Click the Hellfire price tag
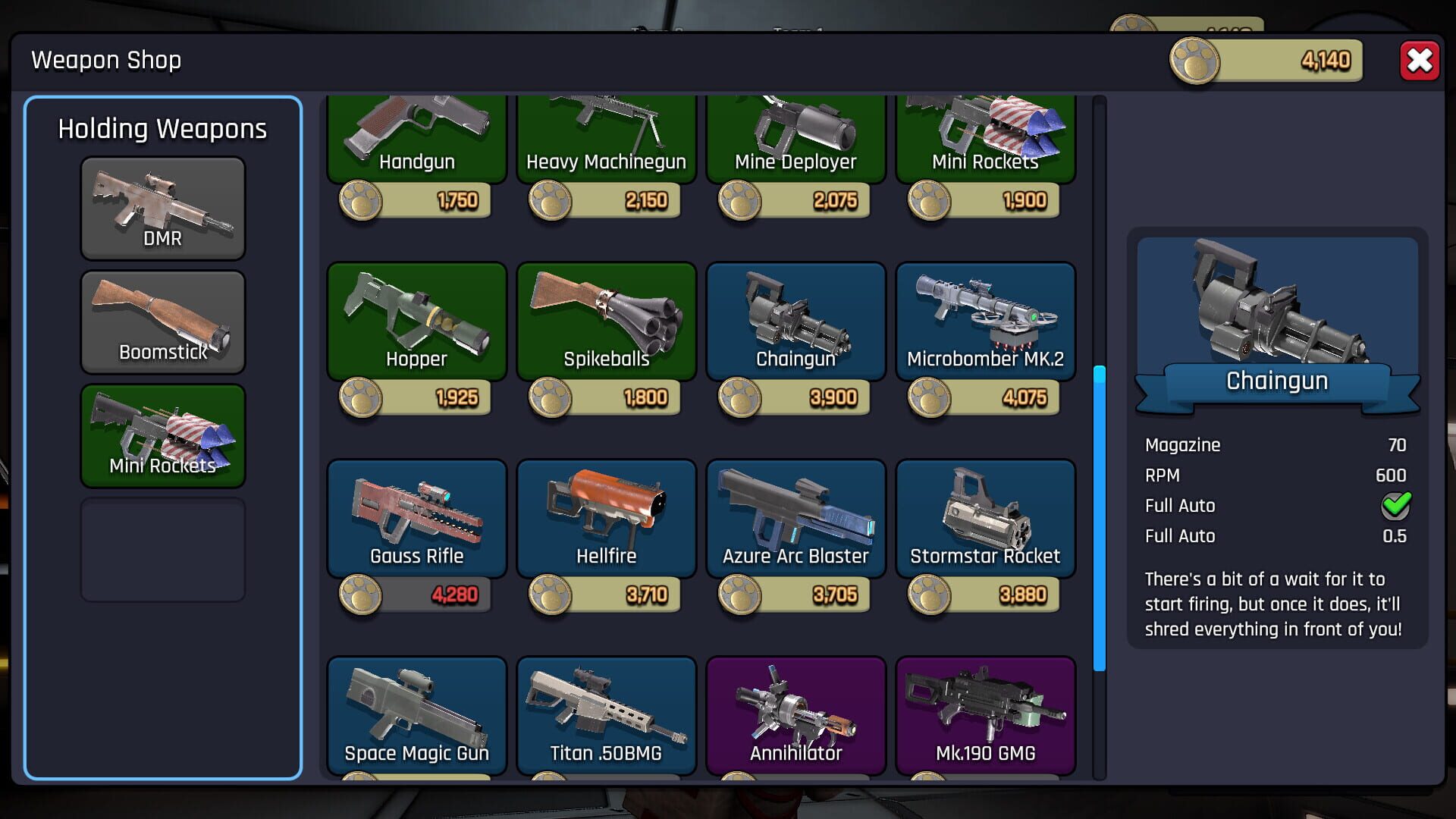1456x819 pixels. (606, 595)
